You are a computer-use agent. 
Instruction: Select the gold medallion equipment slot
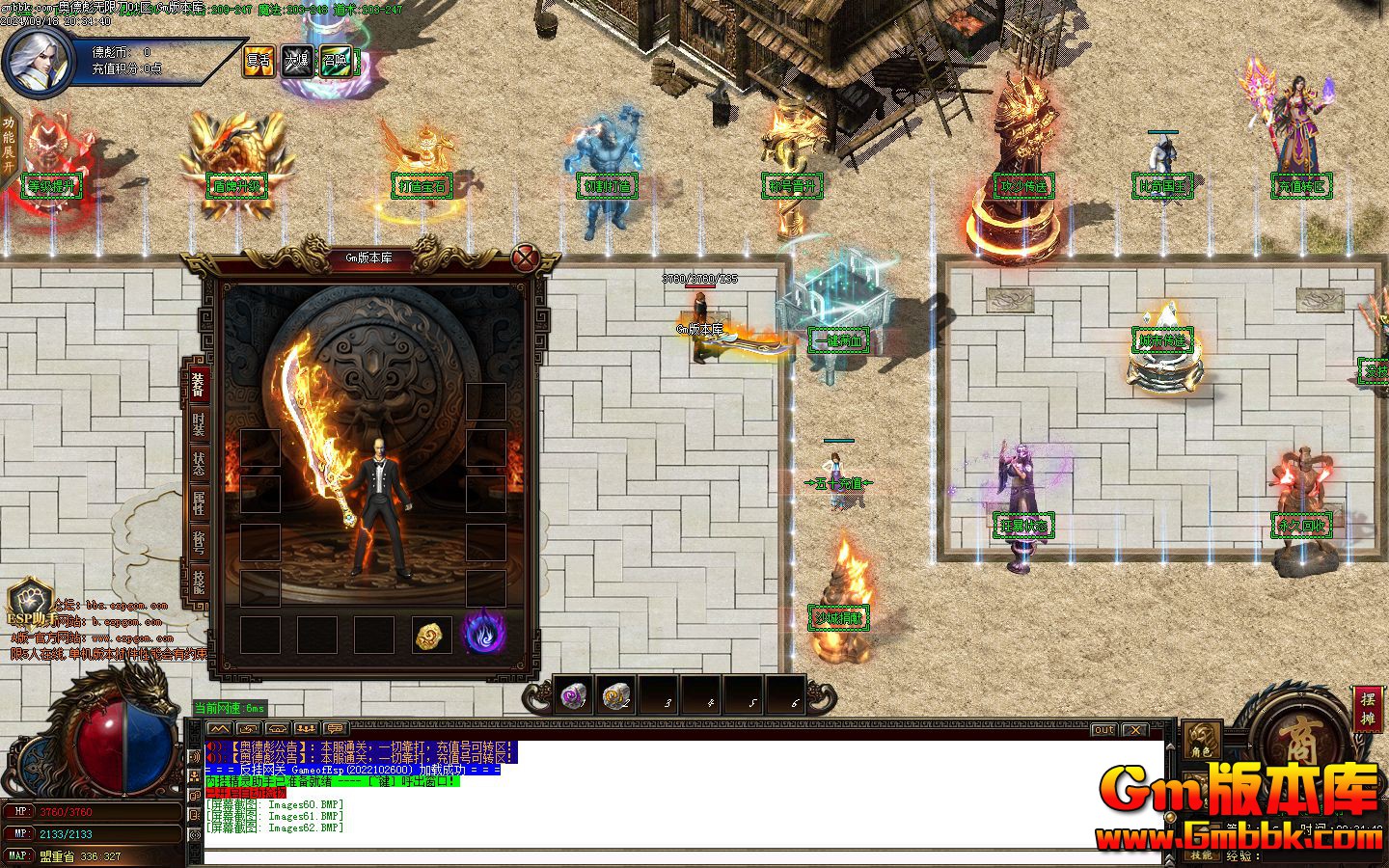[x=432, y=635]
